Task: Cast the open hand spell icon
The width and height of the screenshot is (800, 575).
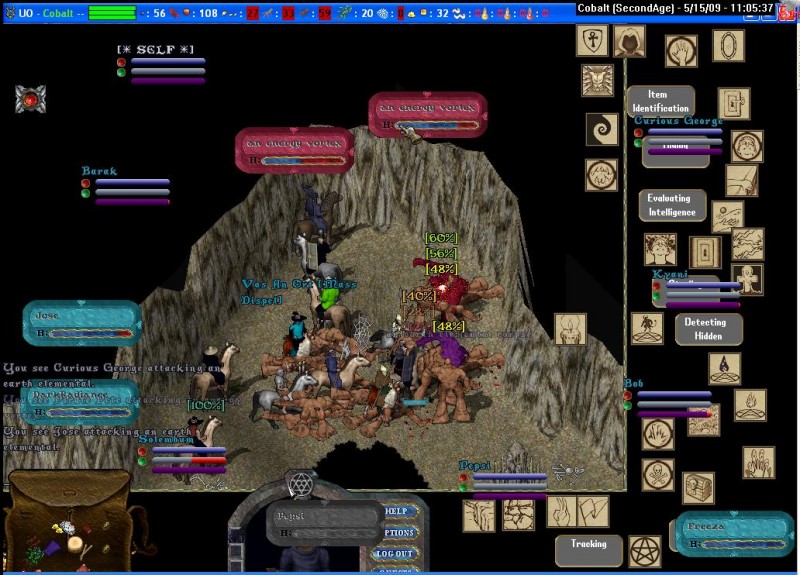Action: point(682,50)
